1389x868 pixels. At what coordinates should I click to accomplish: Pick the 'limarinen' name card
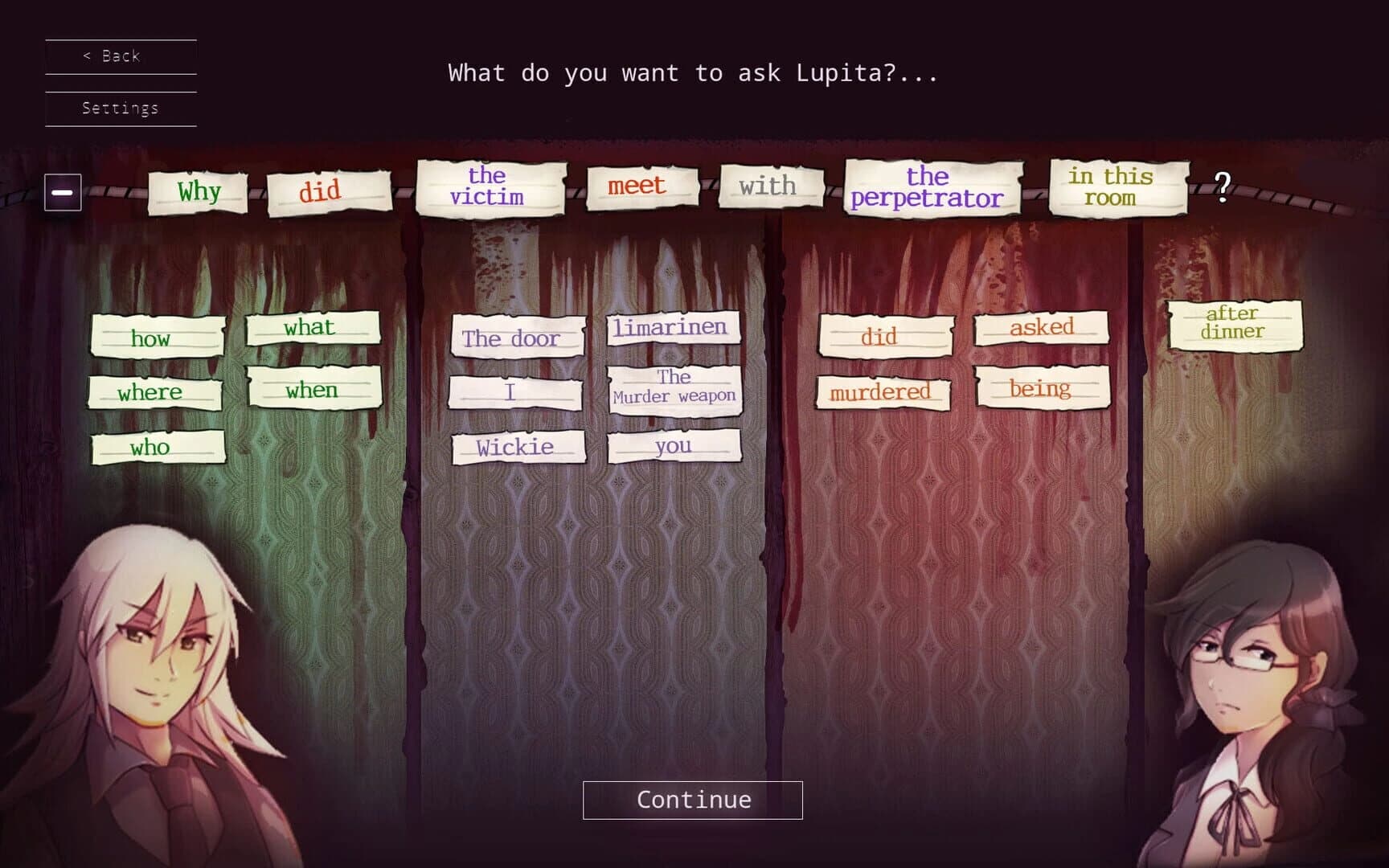pyautogui.click(x=673, y=328)
